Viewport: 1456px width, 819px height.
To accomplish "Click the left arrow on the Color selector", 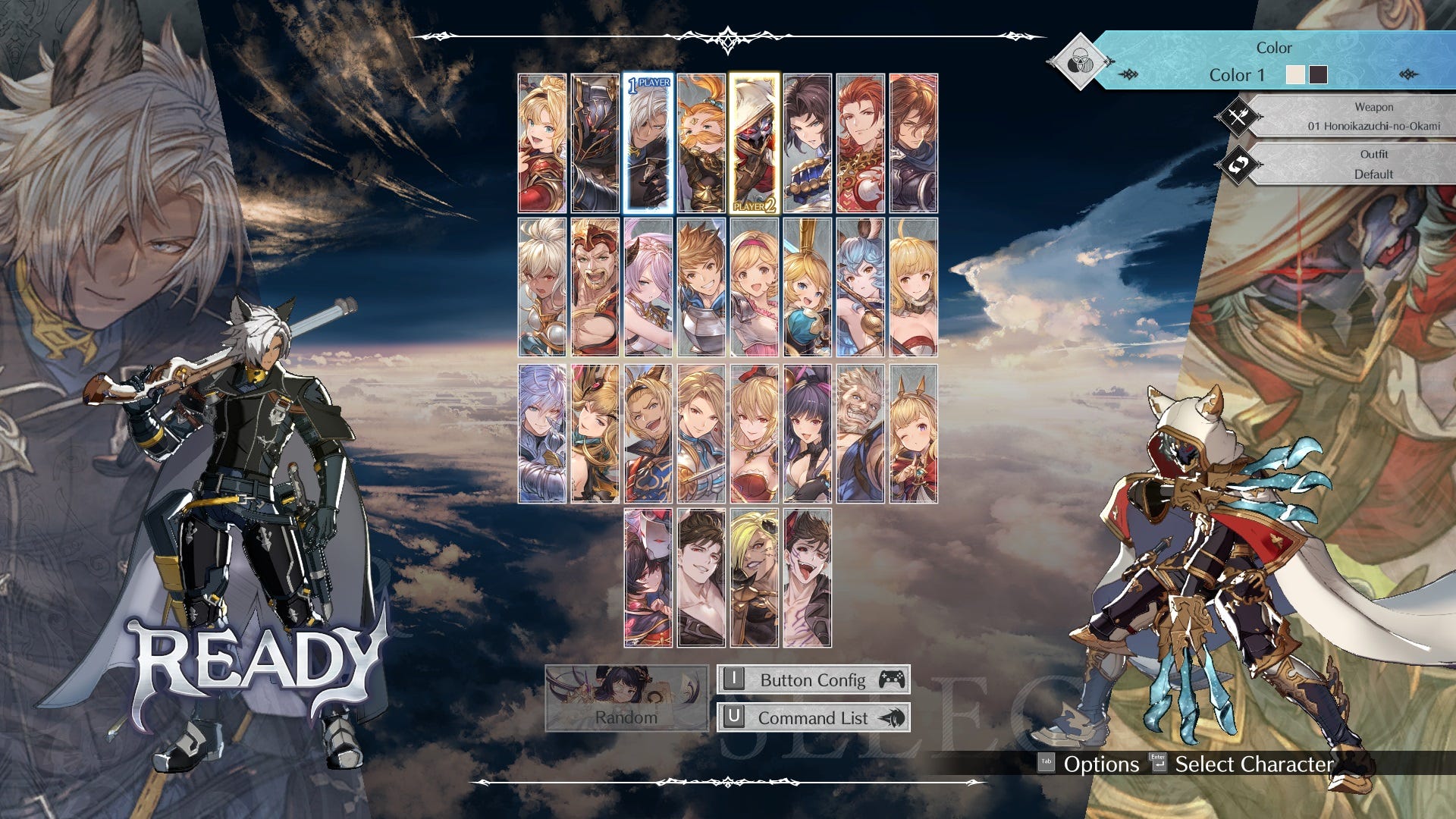I will pyautogui.click(x=1129, y=75).
